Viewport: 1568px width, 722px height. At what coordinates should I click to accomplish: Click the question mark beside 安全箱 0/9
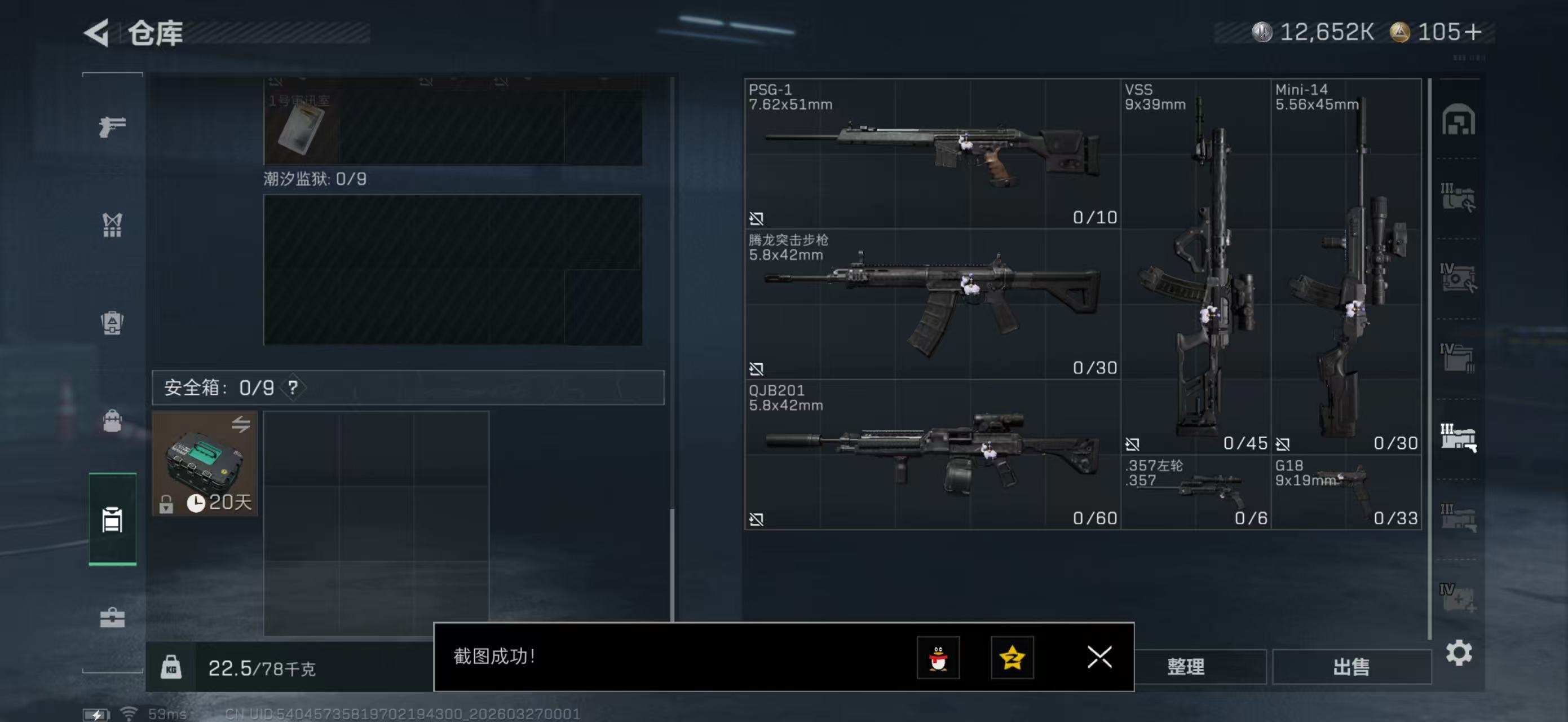pos(294,386)
